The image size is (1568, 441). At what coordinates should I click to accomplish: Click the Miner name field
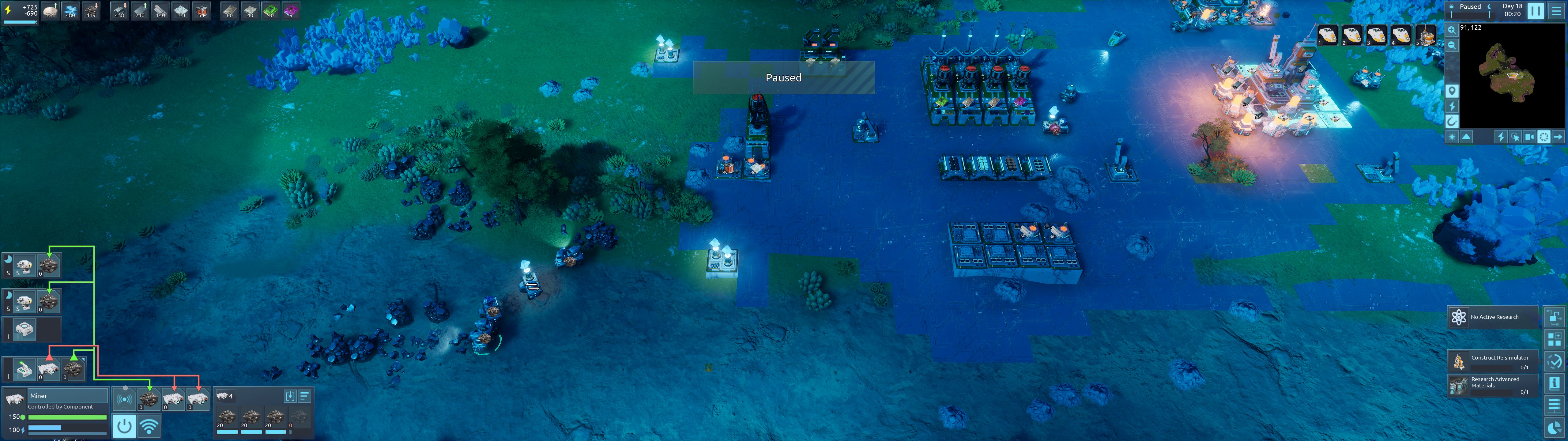coord(67,396)
